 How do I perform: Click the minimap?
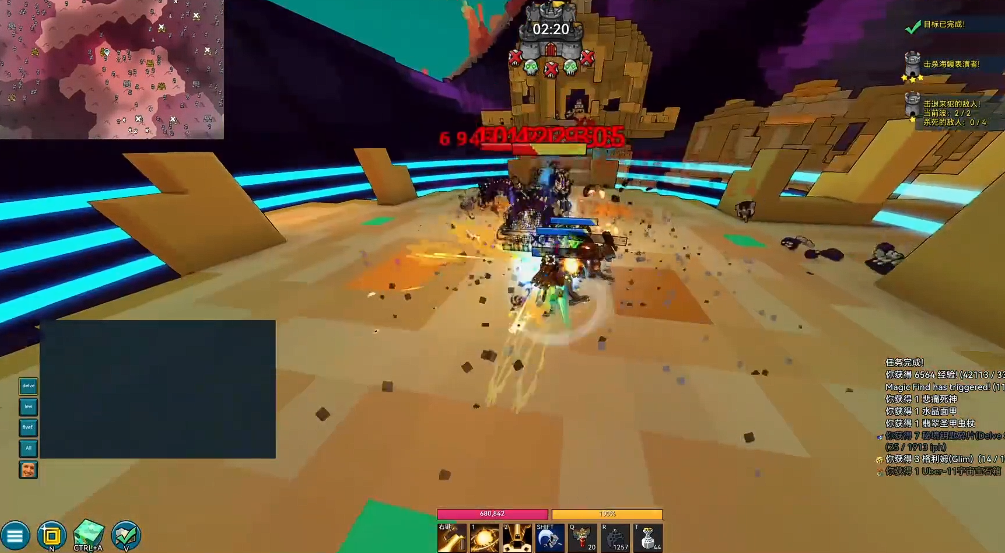pyautogui.click(x=111, y=69)
